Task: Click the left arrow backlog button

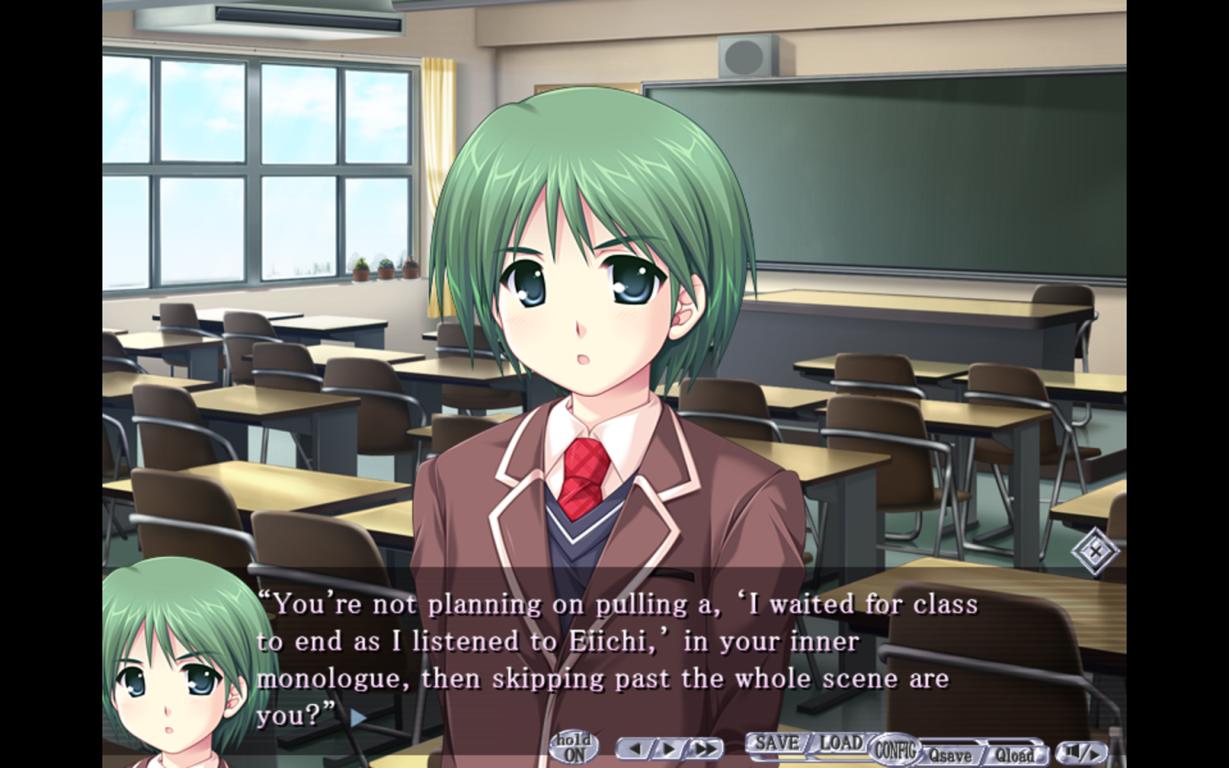Action: 634,748
